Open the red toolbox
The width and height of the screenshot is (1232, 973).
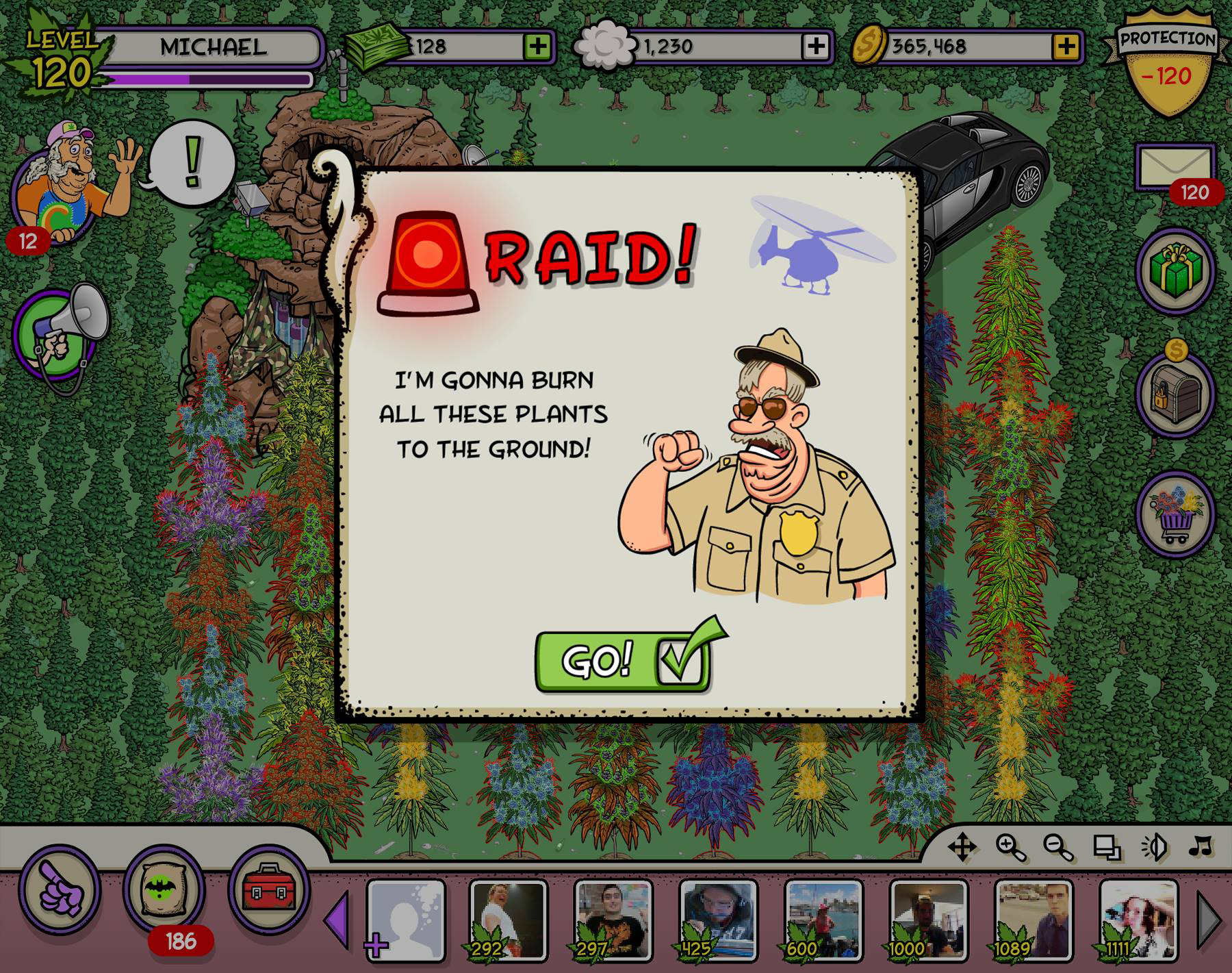(x=268, y=889)
